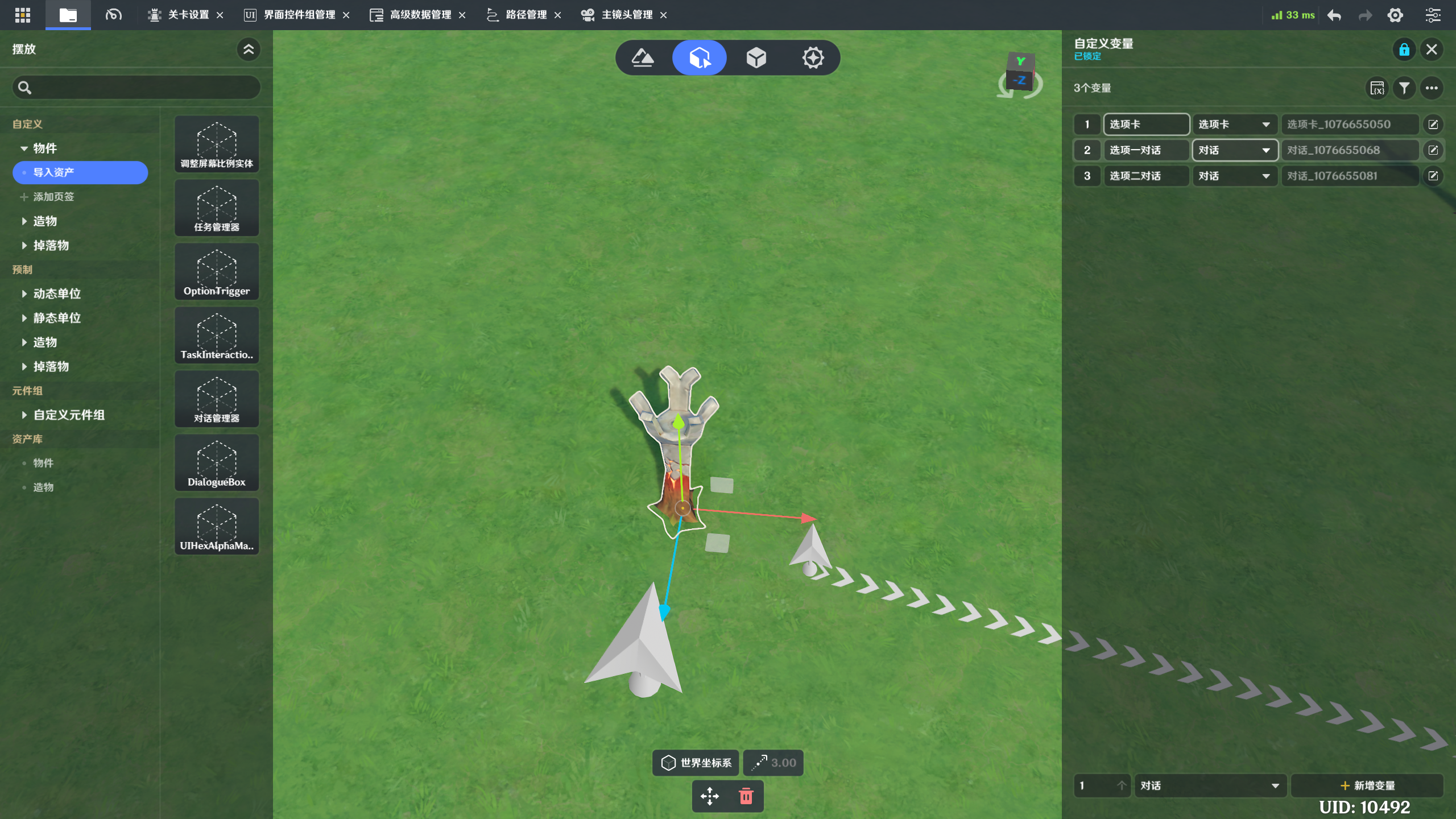The height and width of the screenshot is (819, 1456).
Task: Open the 对话 type dropdown beside 新增变量
Action: click(x=1210, y=785)
